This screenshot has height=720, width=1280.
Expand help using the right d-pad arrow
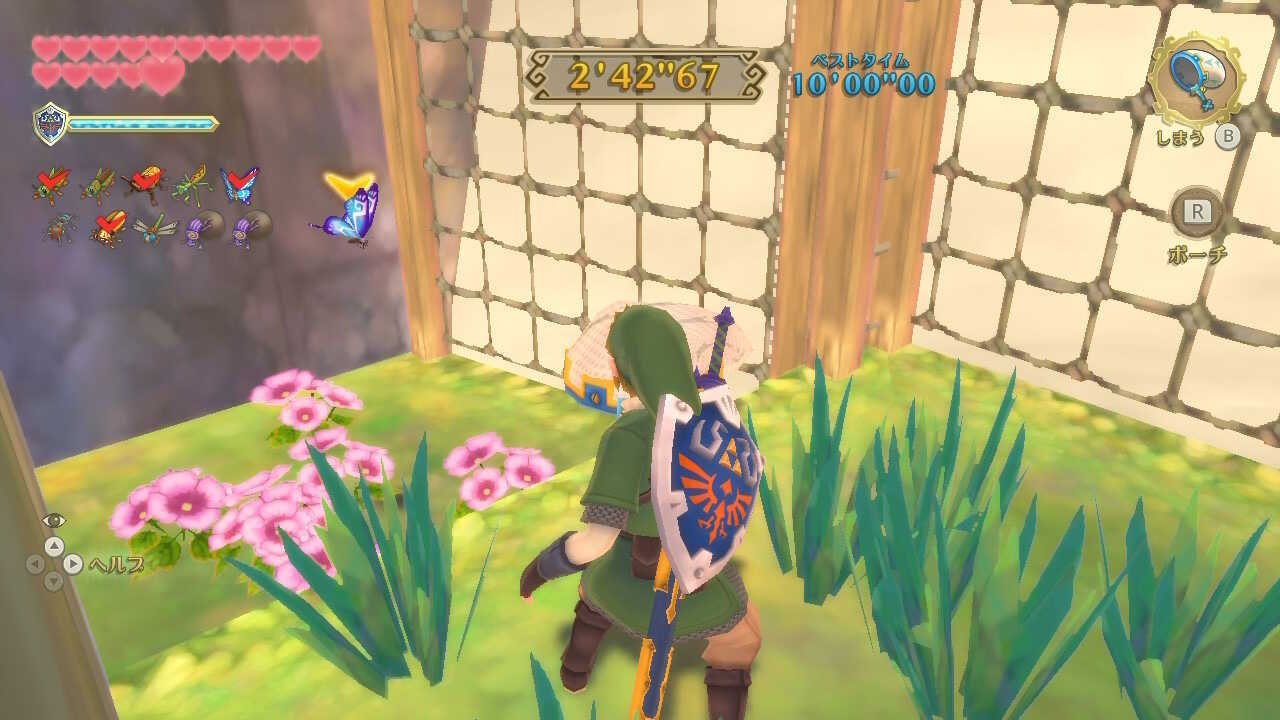[x=72, y=564]
